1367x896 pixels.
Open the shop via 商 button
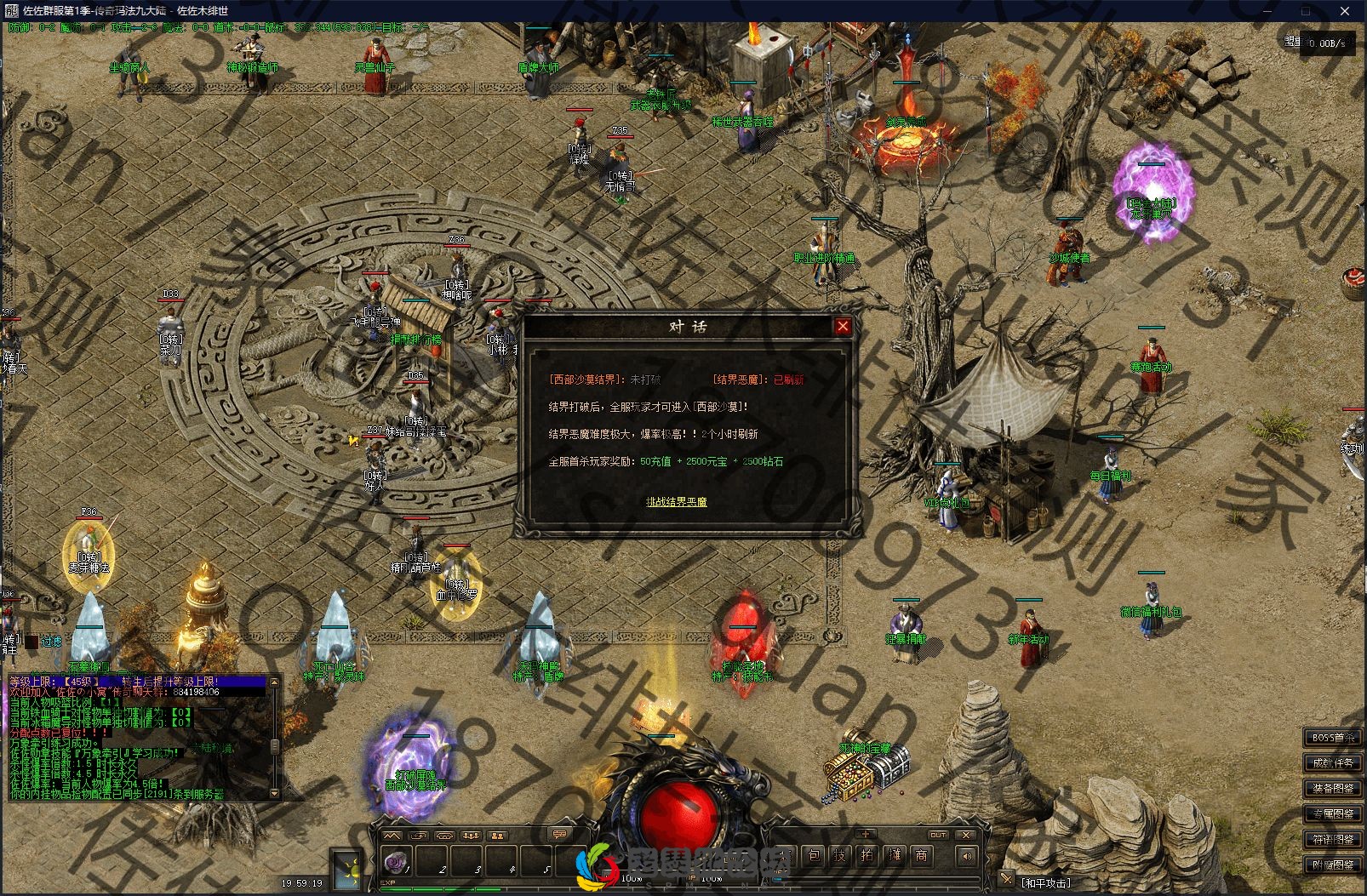click(x=921, y=856)
